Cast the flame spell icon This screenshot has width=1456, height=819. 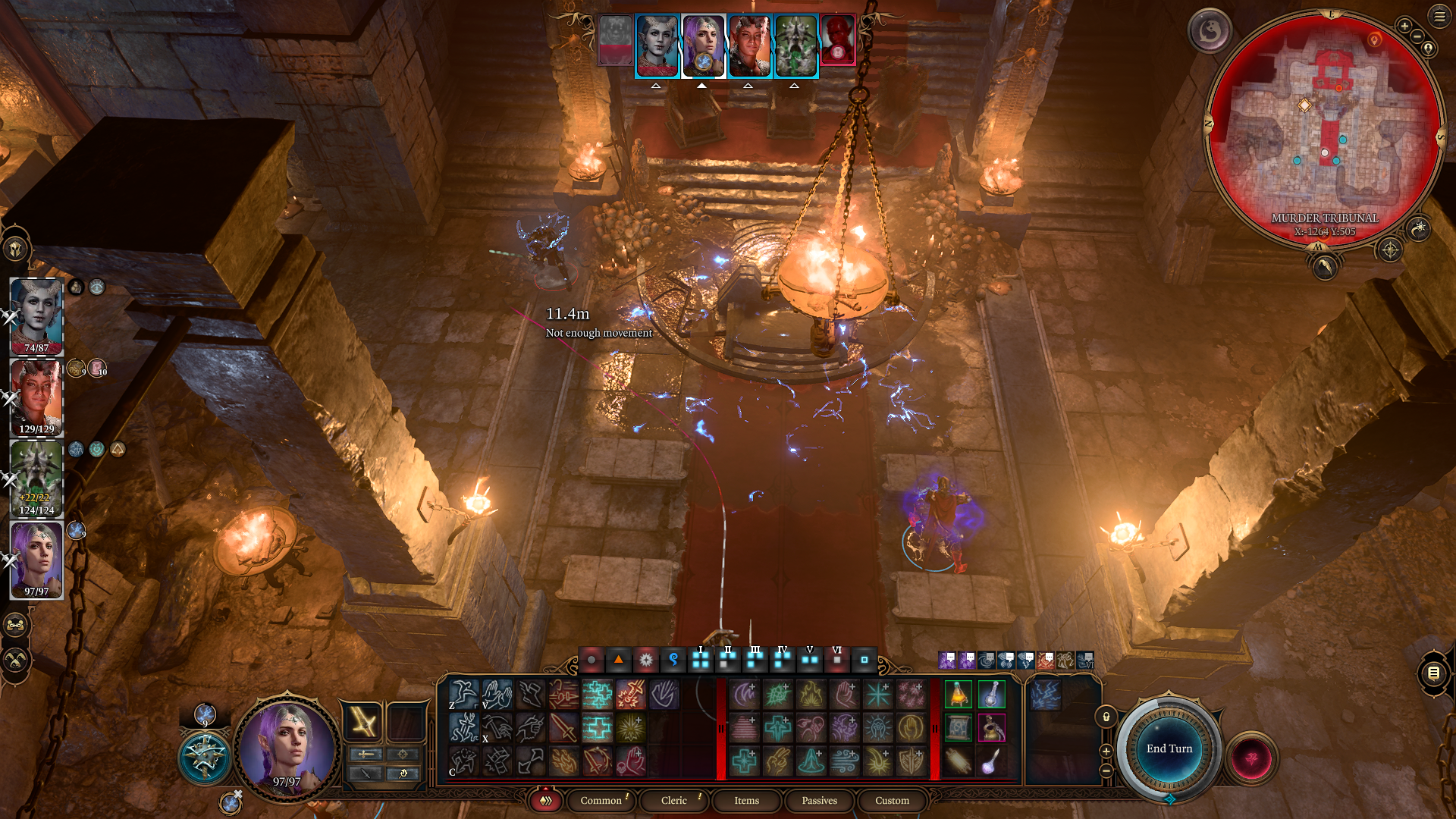[811, 695]
